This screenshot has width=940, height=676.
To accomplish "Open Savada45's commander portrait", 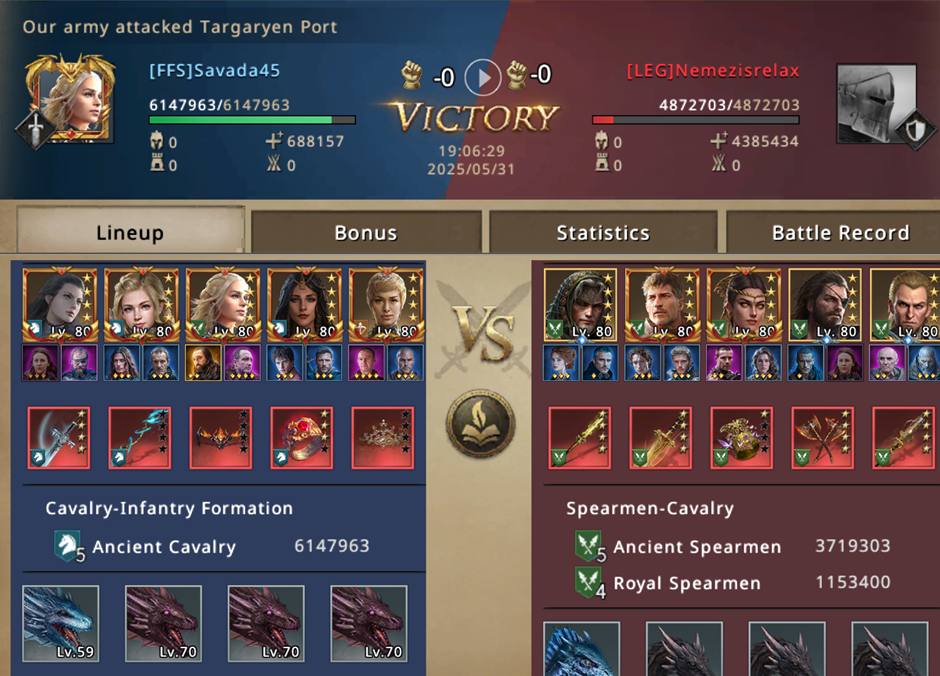I will click(70, 98).
